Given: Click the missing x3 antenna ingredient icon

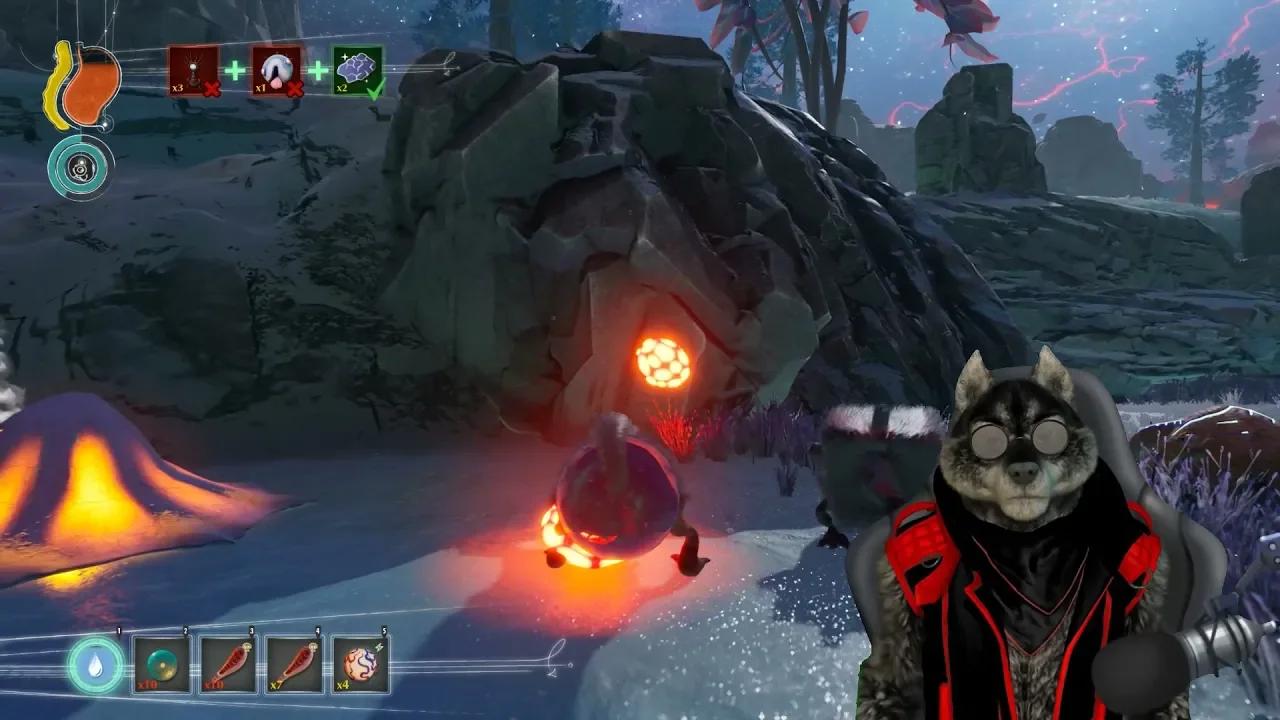Looking at the screenshot, I should coord(193,71).
